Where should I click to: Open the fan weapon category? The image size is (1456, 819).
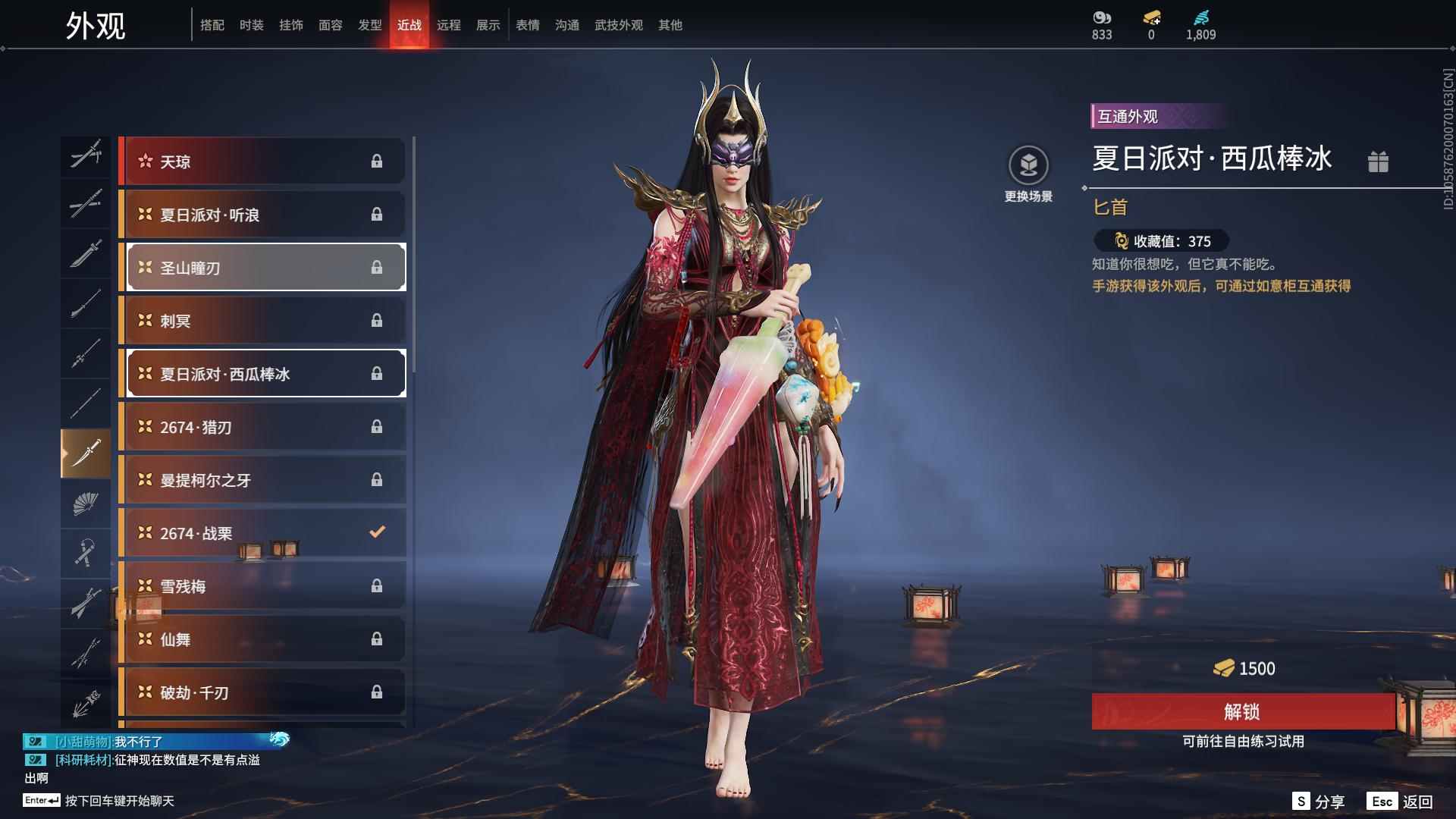click(x=86, y=504)
